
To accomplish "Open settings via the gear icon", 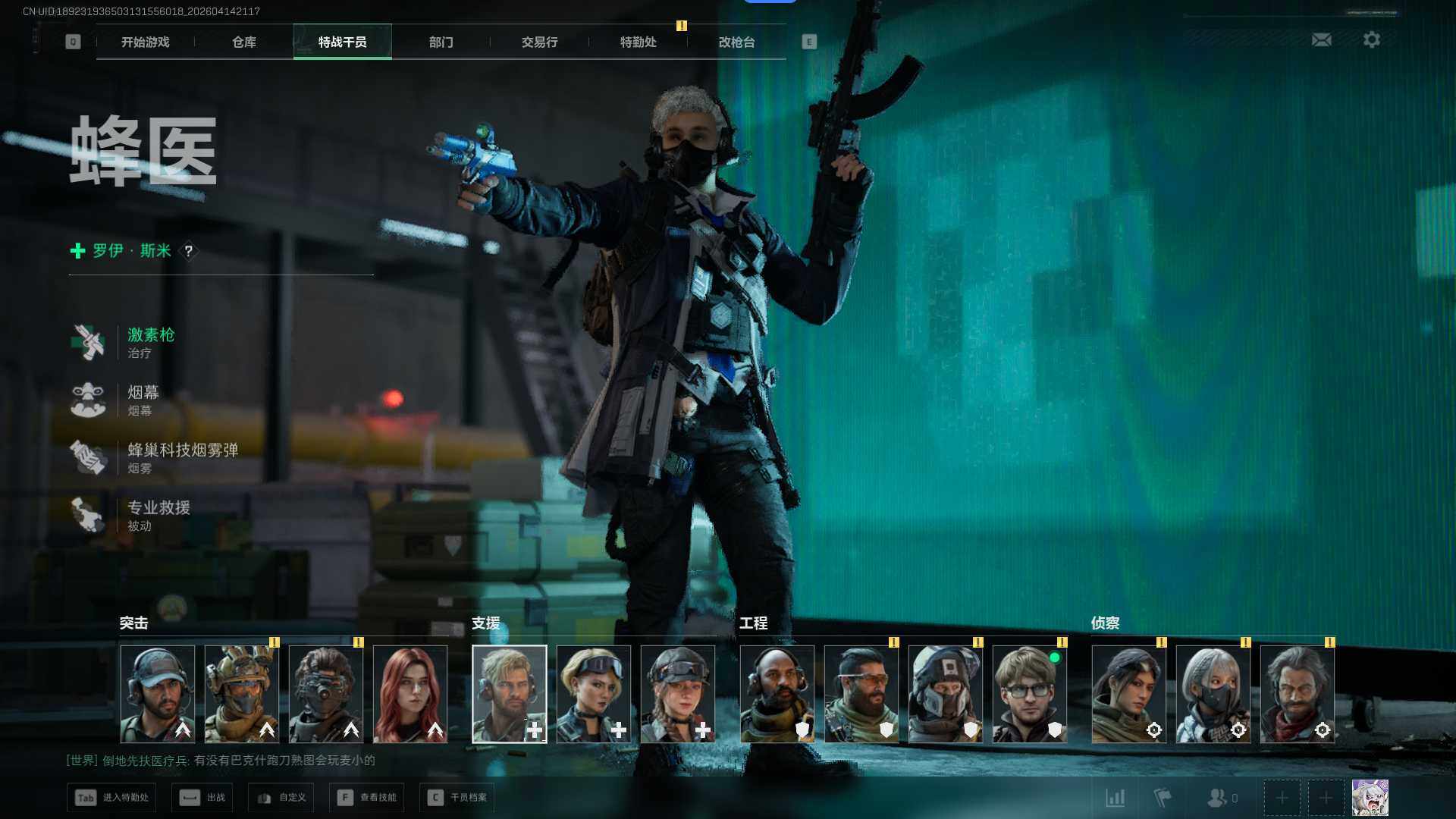I will pos(1371,39).
